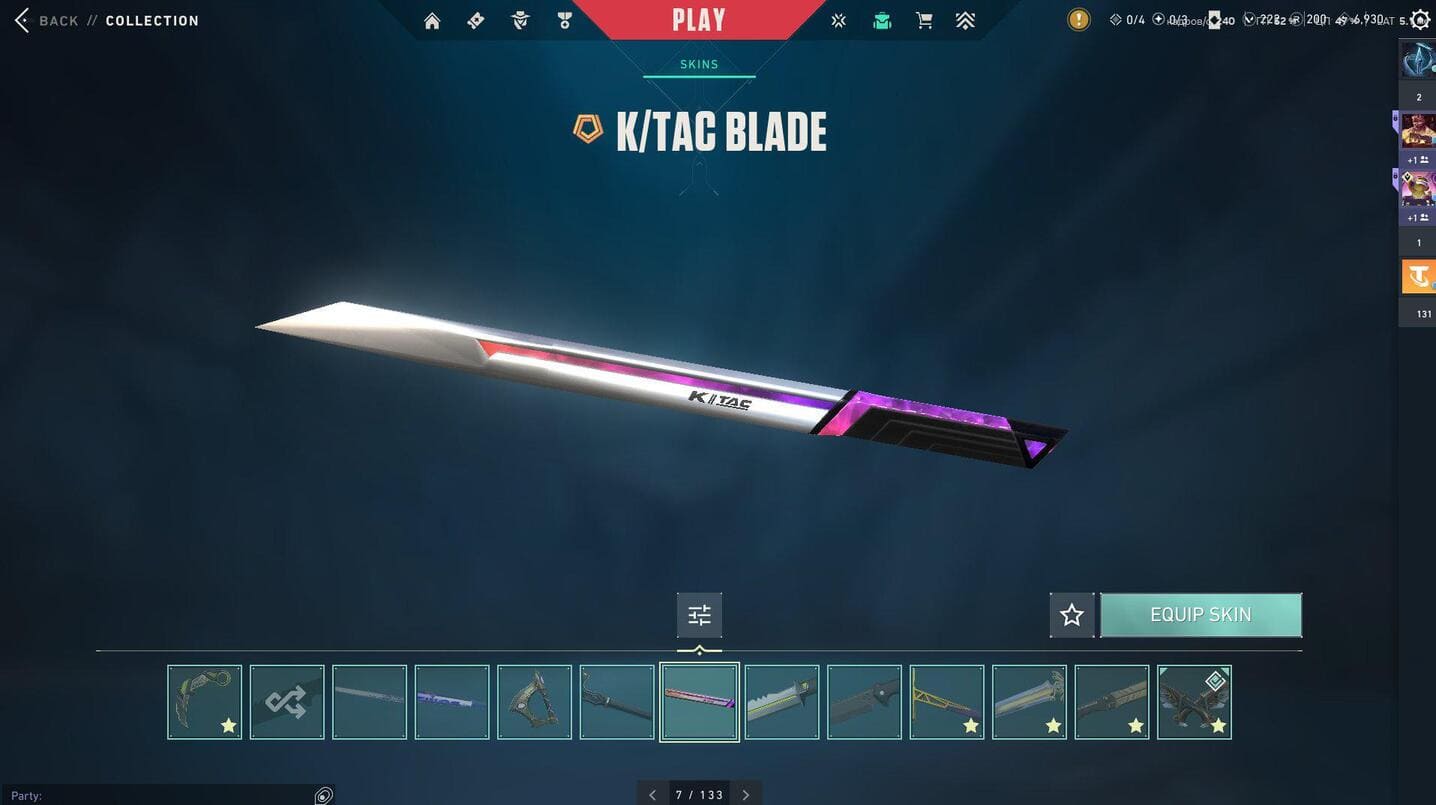This screenshot has height=805, width=1436.
Task: Open the skin filter sliders button
Action: 699,615
